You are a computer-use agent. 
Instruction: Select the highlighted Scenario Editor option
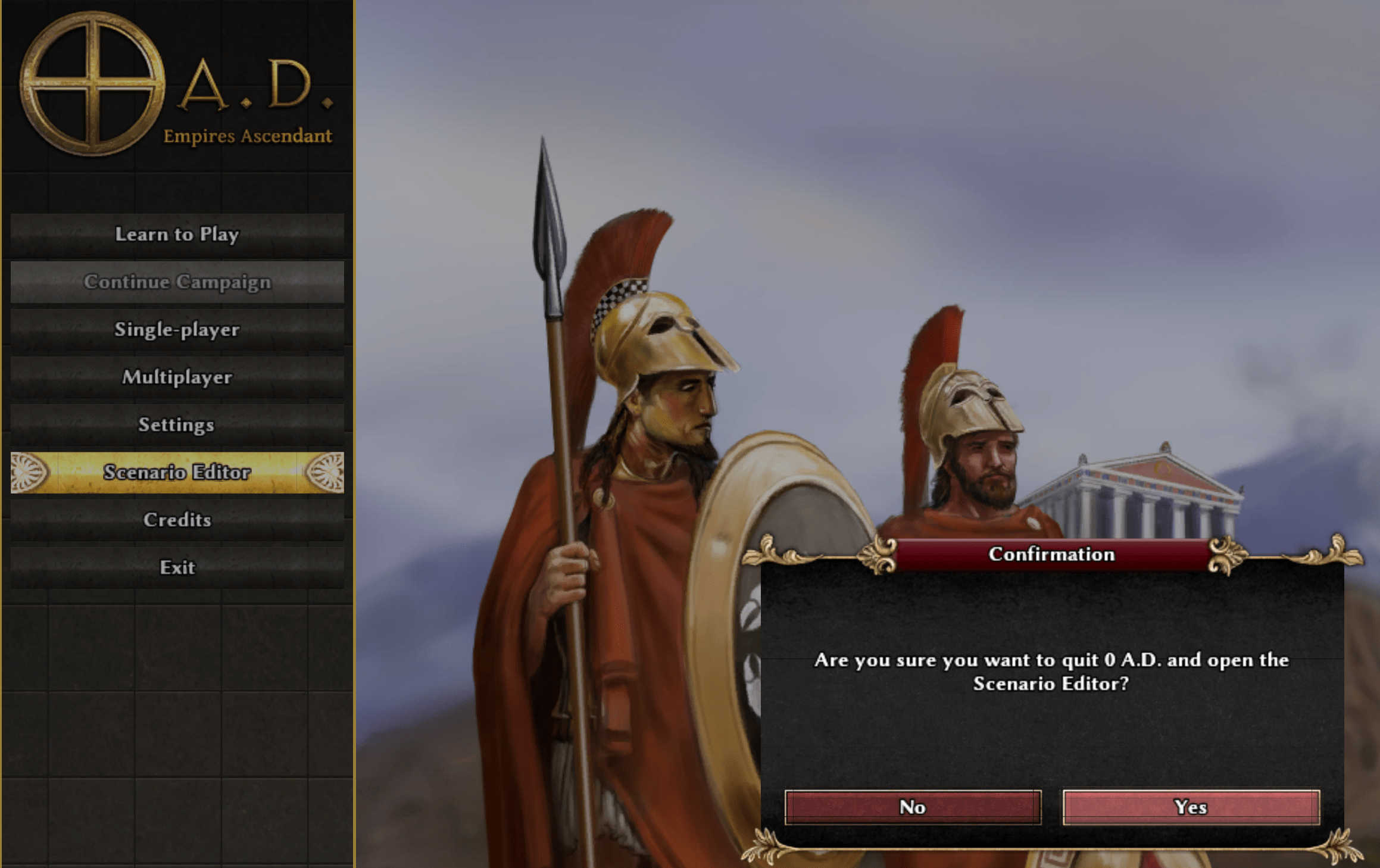177,473
